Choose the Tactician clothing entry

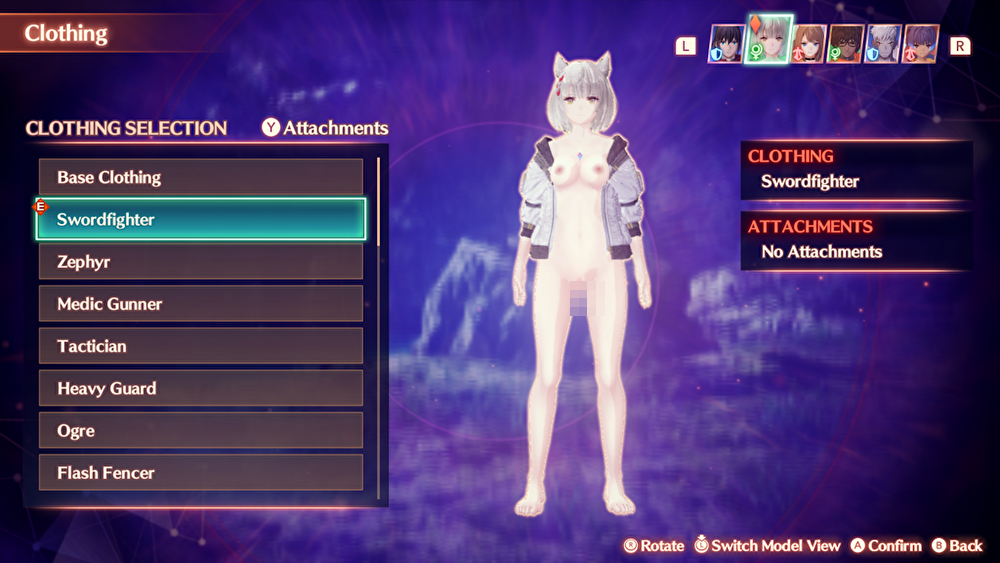tap(200, 346)
